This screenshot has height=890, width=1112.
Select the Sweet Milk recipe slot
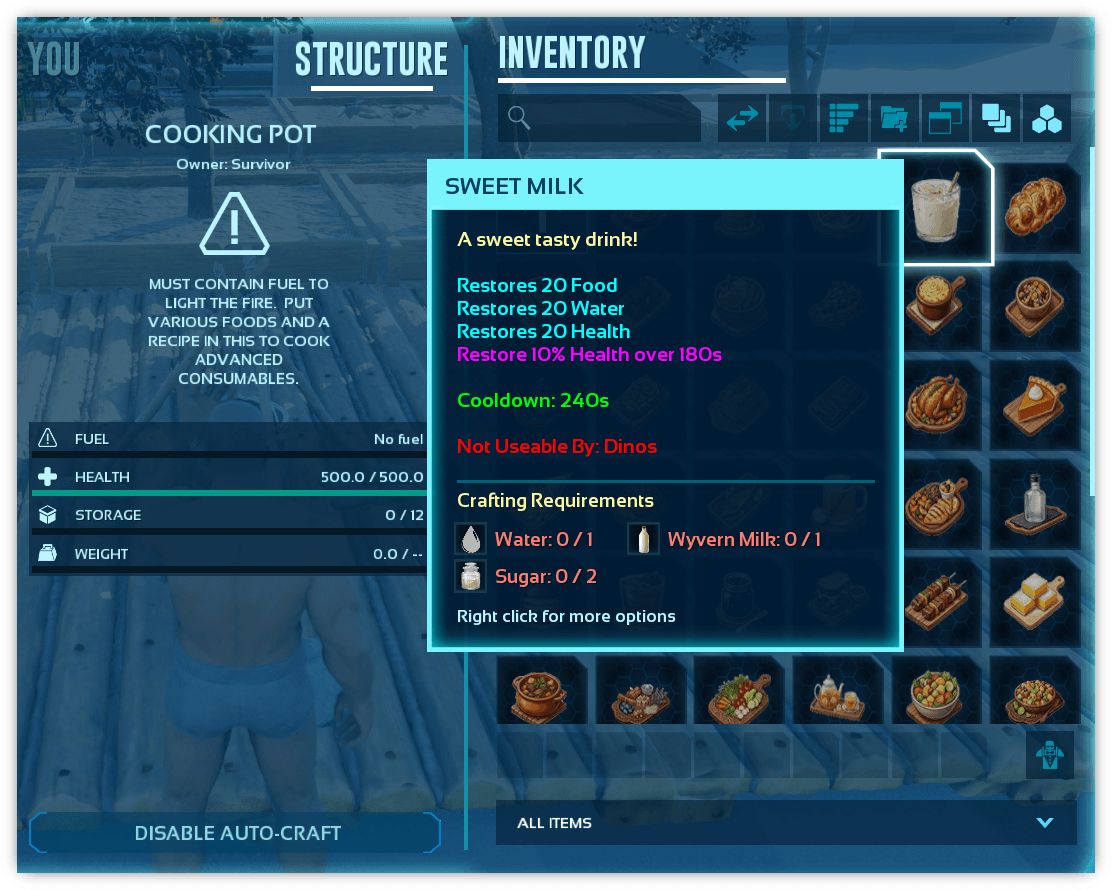[936, 208]
